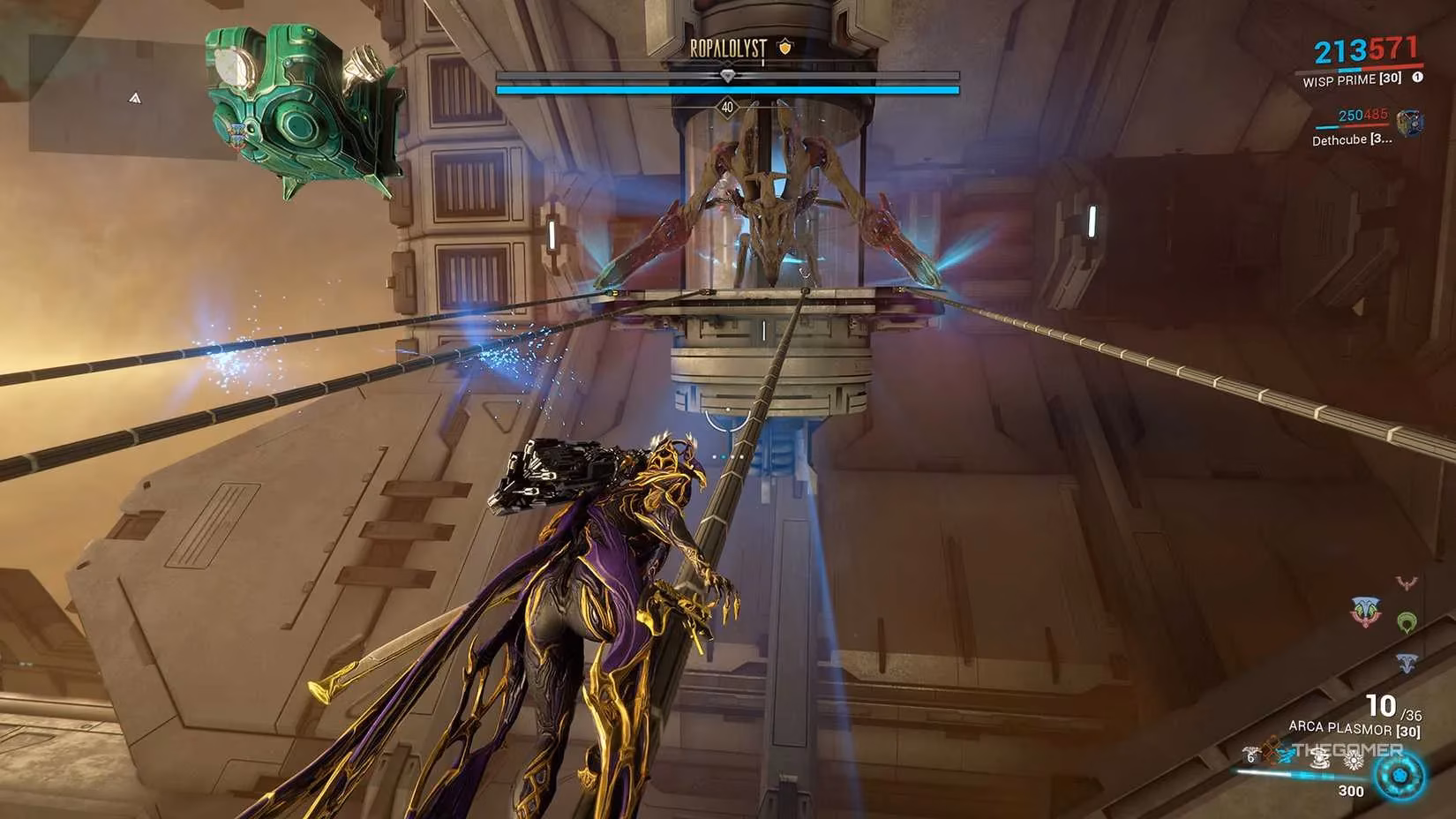Expand the truncated Dethcube [3... label
This screenshot has height=819, width=1456.
1352,139
